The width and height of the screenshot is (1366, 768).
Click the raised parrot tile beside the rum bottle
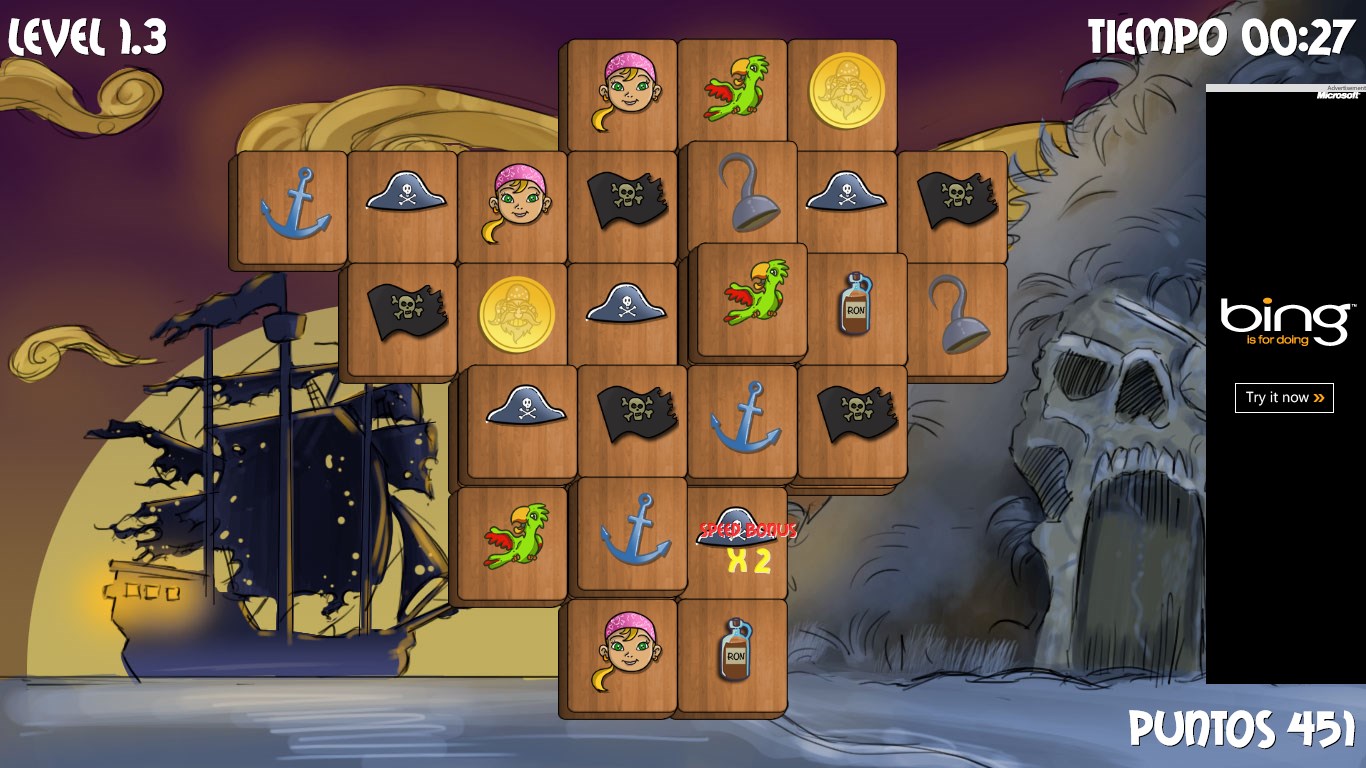754,296
